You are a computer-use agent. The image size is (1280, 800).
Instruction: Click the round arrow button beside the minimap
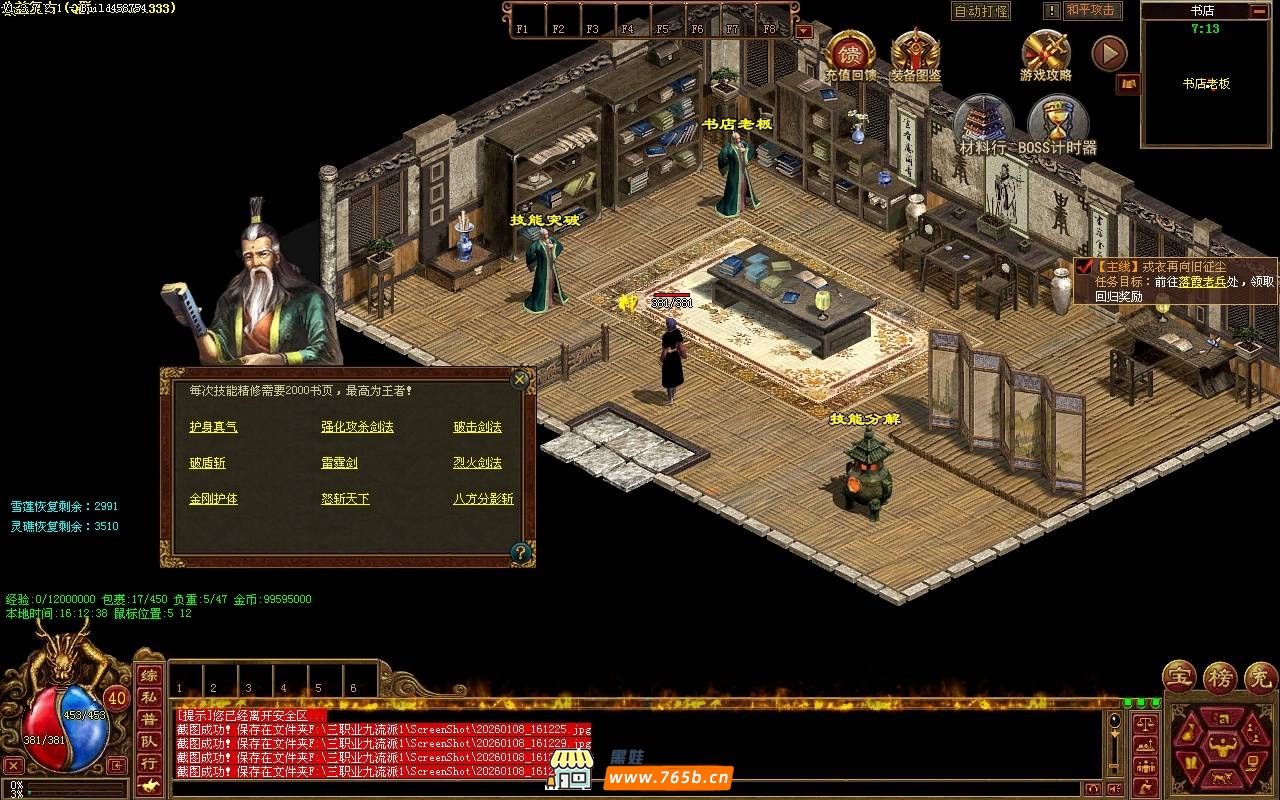click(x=1108, y=54)
